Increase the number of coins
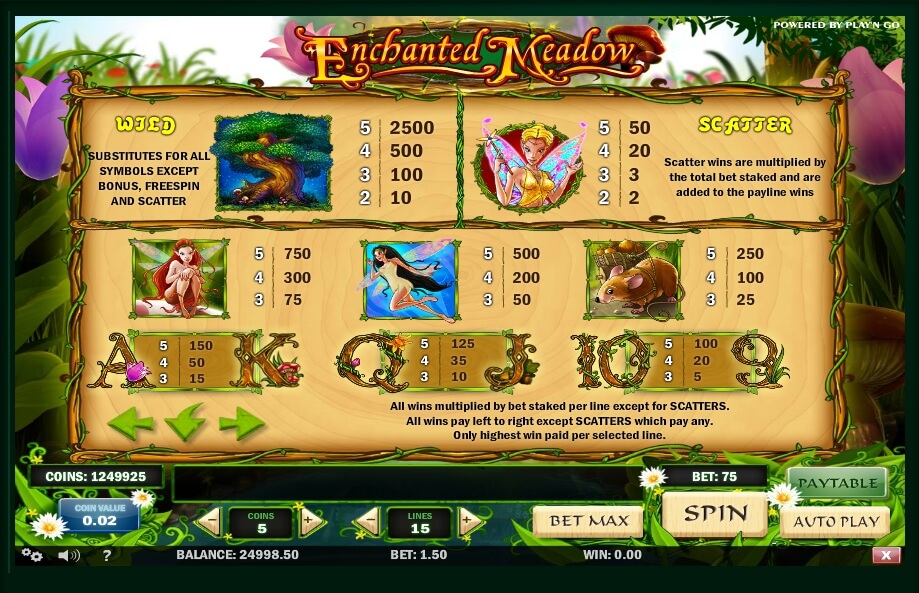 coord(310,521)
